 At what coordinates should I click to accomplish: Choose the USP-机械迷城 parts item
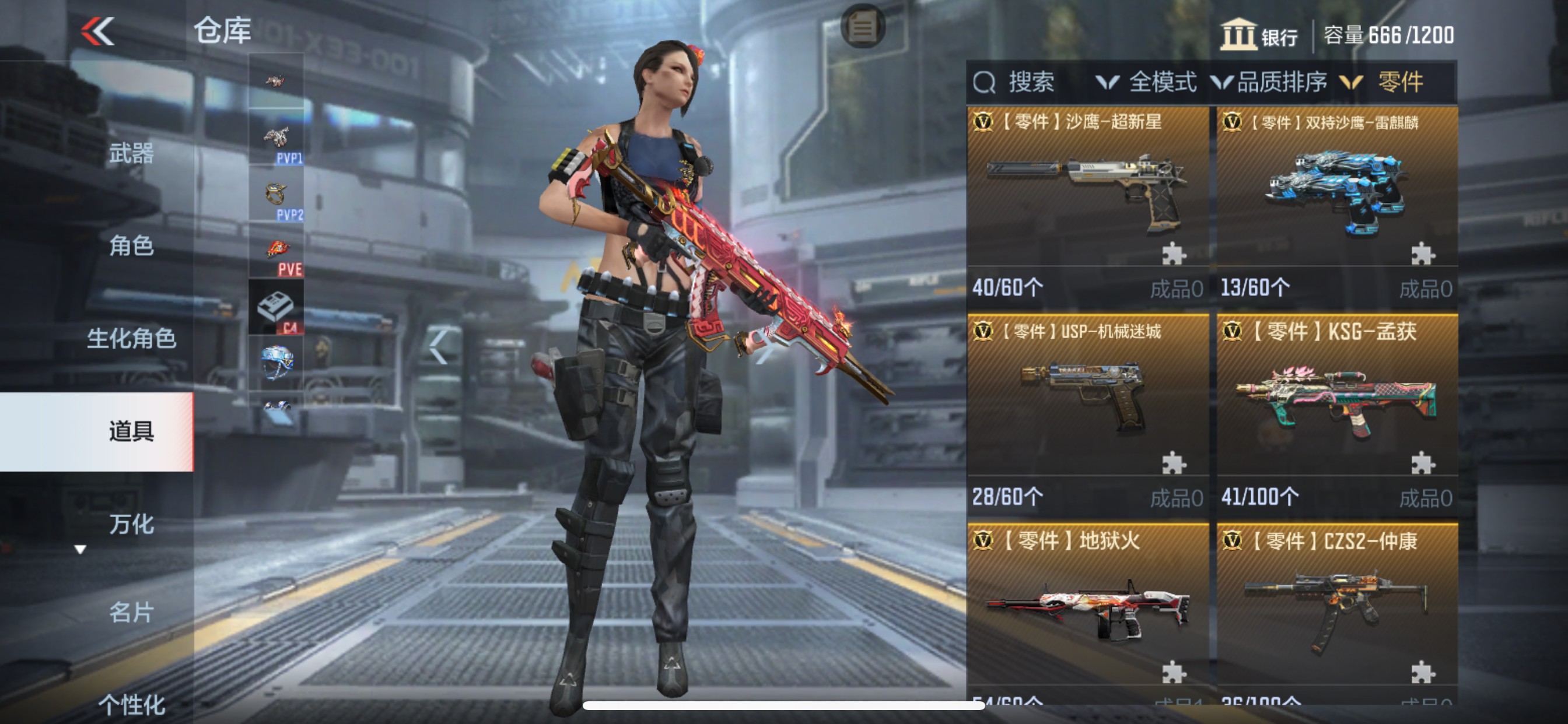[1087, 405]
